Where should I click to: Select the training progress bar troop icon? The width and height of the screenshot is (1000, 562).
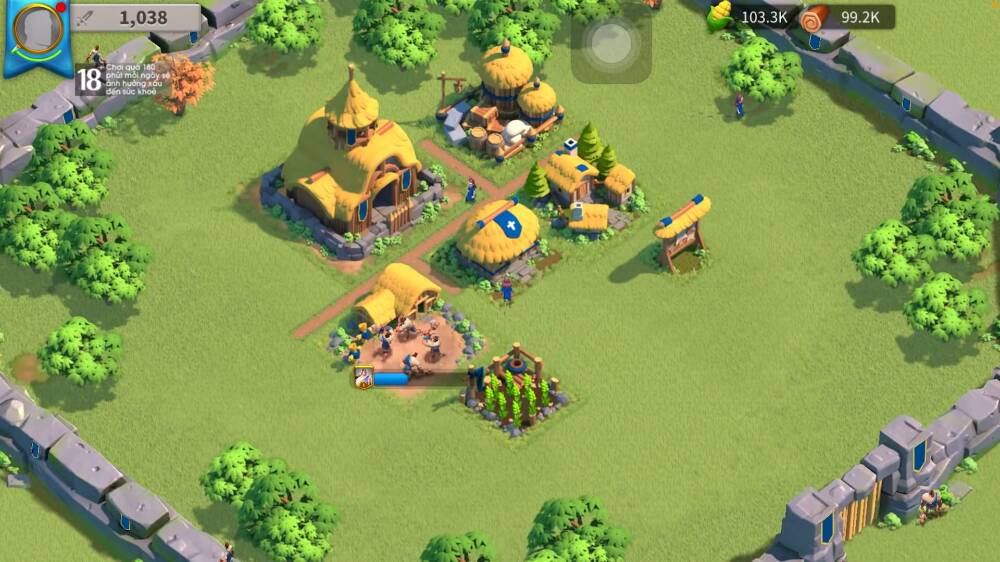[363, 378]
